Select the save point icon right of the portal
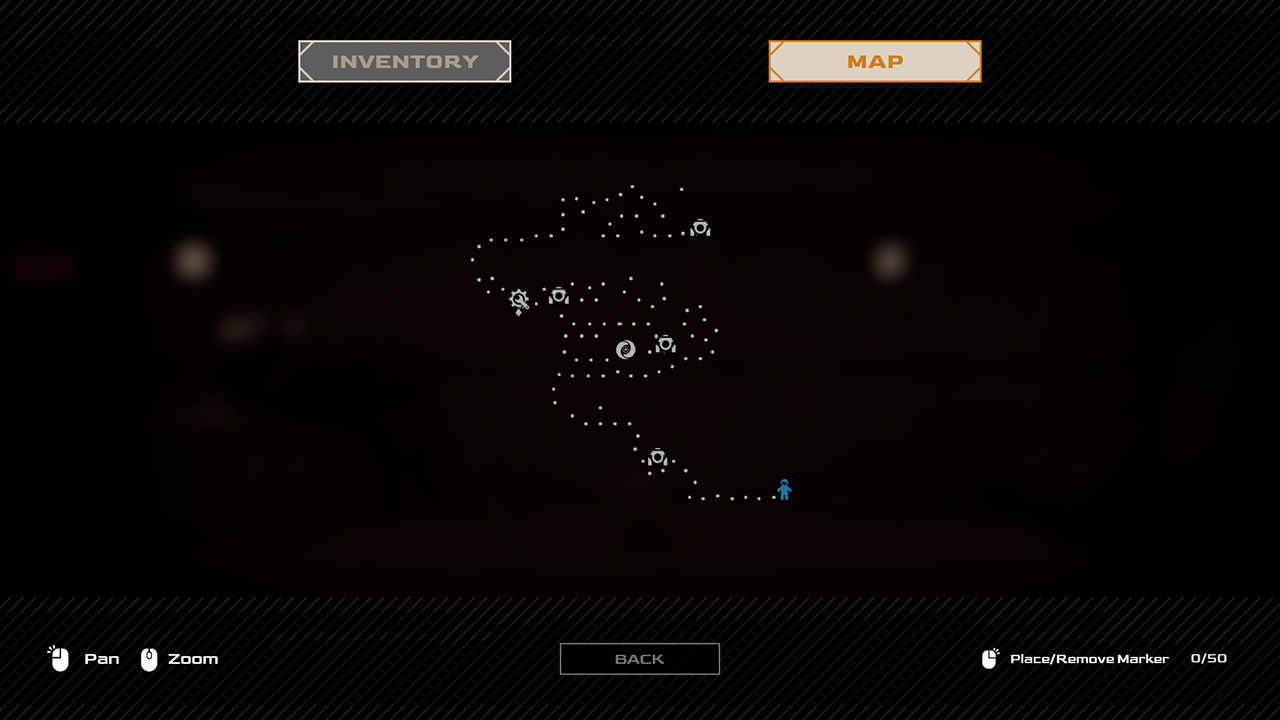1280x720 pixels. [665, 343]
